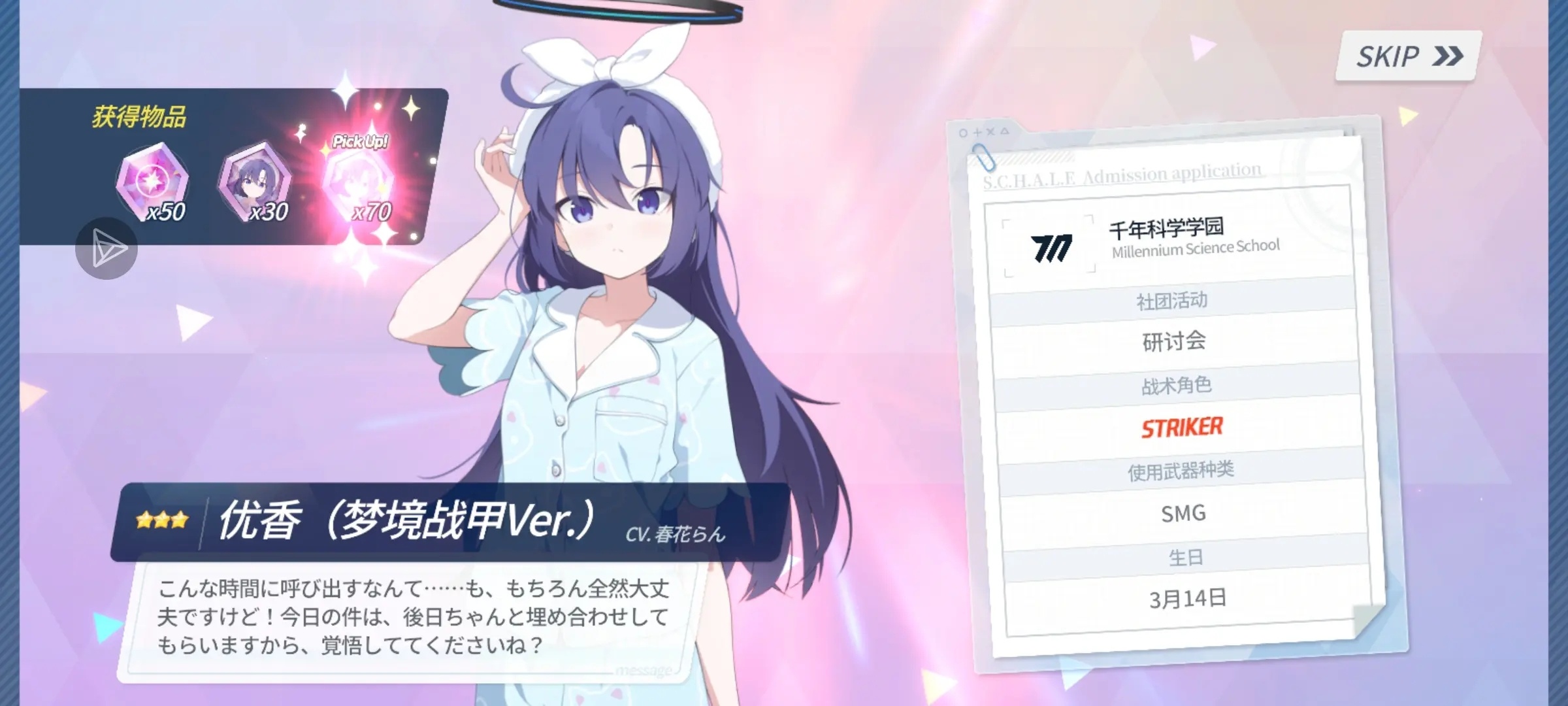The height and width of the screenshot is (706, 1568).
Task: Skip the recruitment animation with SKIP
Action: pos(1408,57)
